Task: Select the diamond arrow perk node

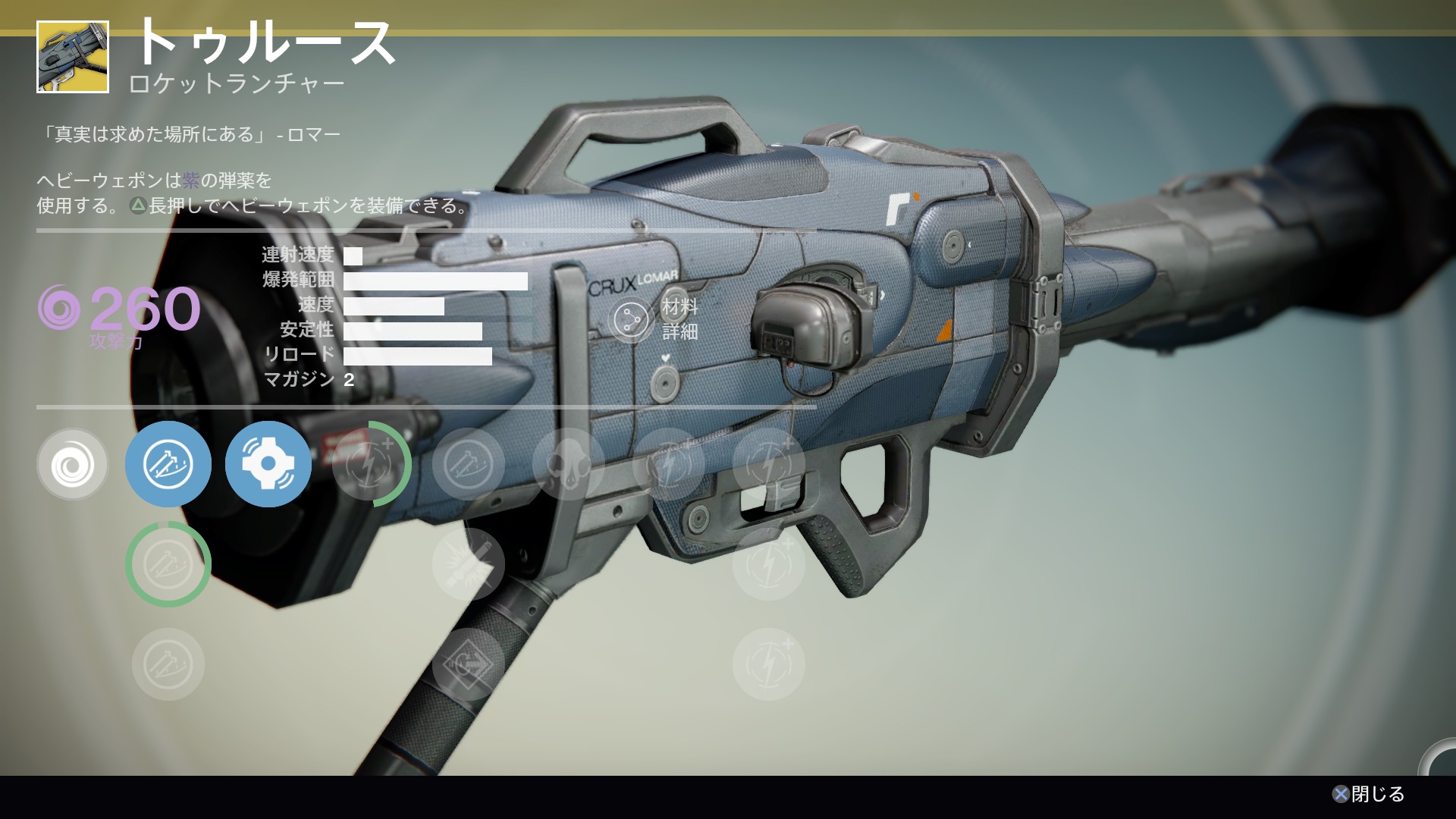Action: pos(469,664)
